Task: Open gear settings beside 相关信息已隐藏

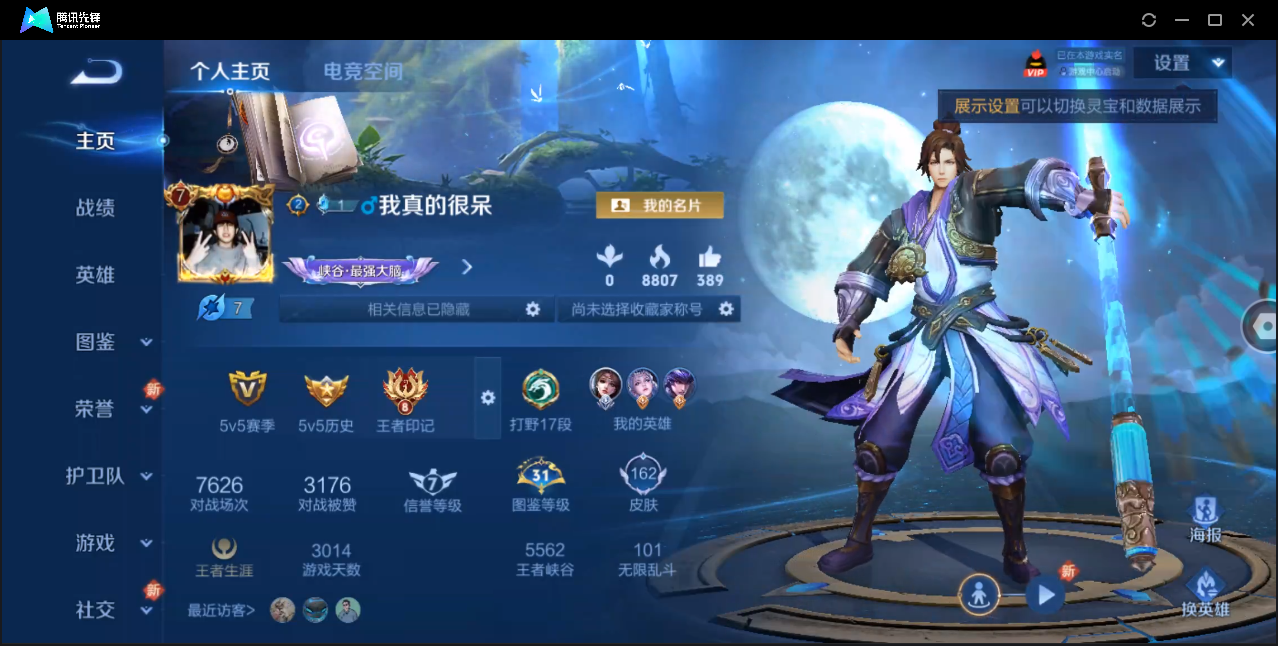Action: tap(533, 310)
